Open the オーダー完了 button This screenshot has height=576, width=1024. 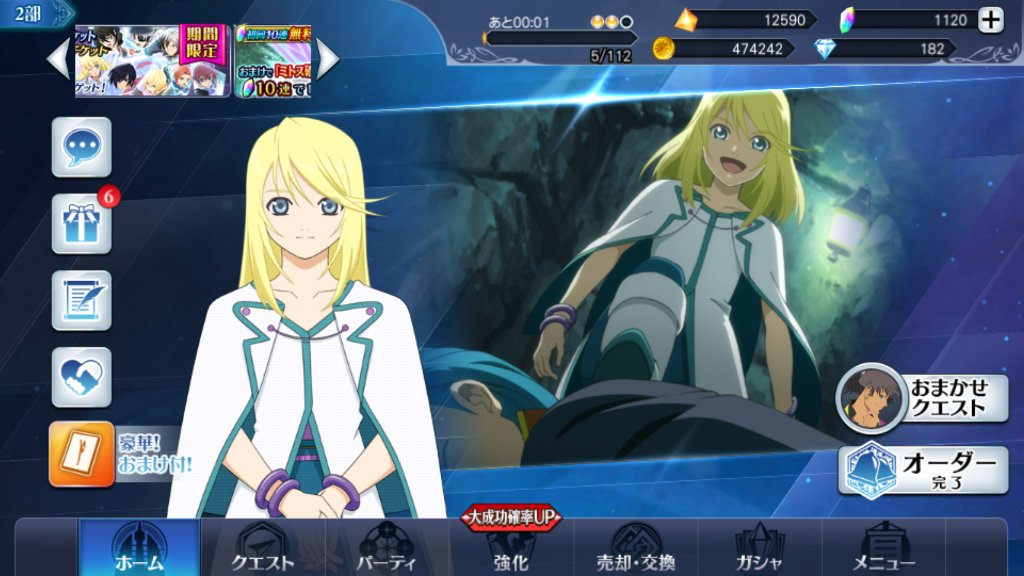click(x=922, y=469)
